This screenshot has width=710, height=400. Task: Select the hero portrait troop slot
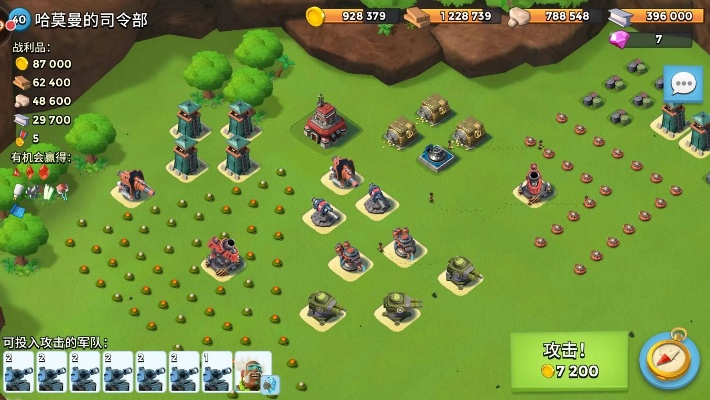click(252, 372)
